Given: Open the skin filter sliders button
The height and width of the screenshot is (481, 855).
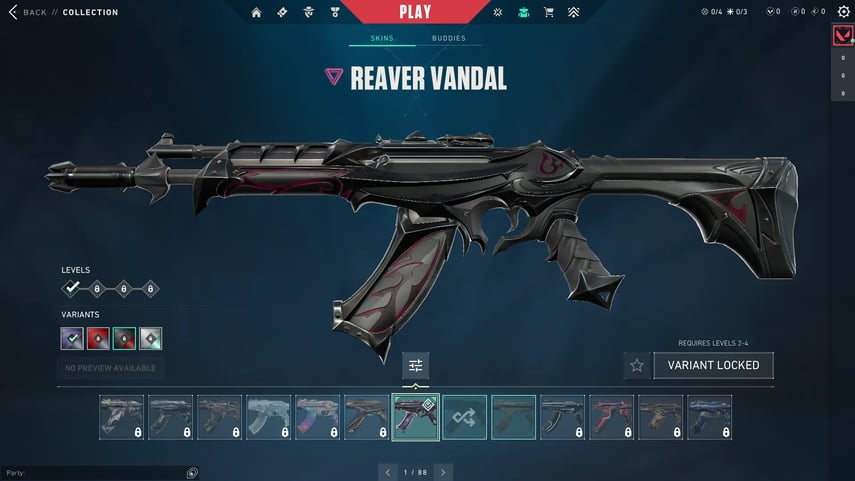Looking at the screenshot, I should pos(416,365).
